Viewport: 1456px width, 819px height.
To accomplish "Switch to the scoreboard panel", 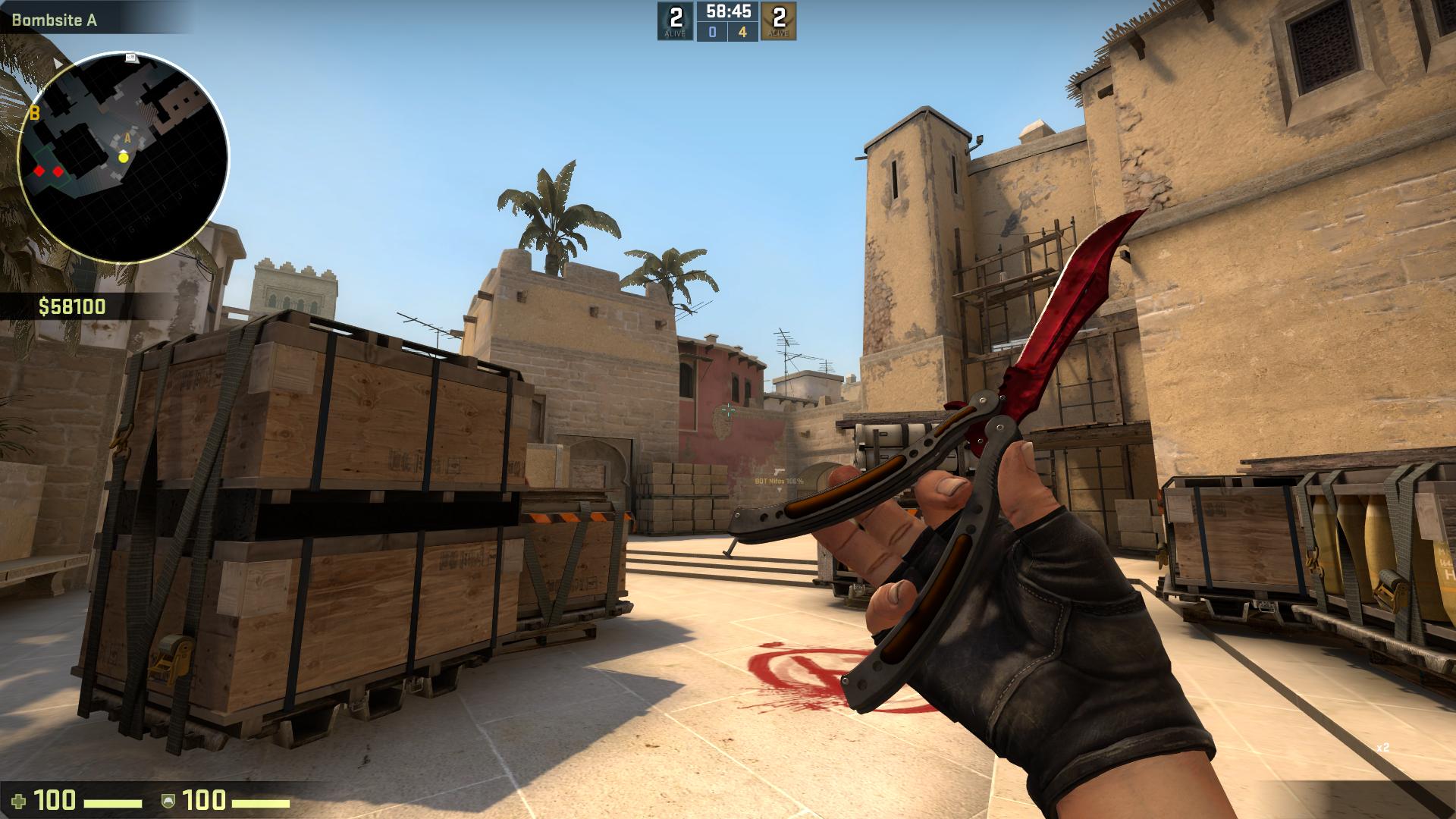I will 727,20.
